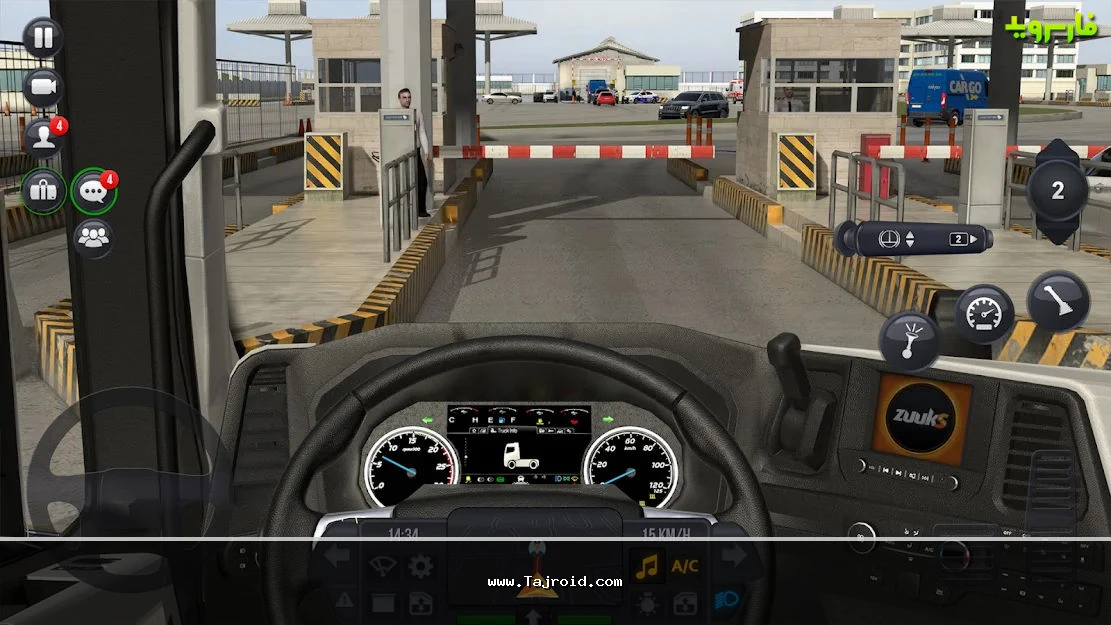The image size is (1111, 625).
Task: Turn on the hazard warning triangle
Action: pyautogui.click(x=343, y=602)
